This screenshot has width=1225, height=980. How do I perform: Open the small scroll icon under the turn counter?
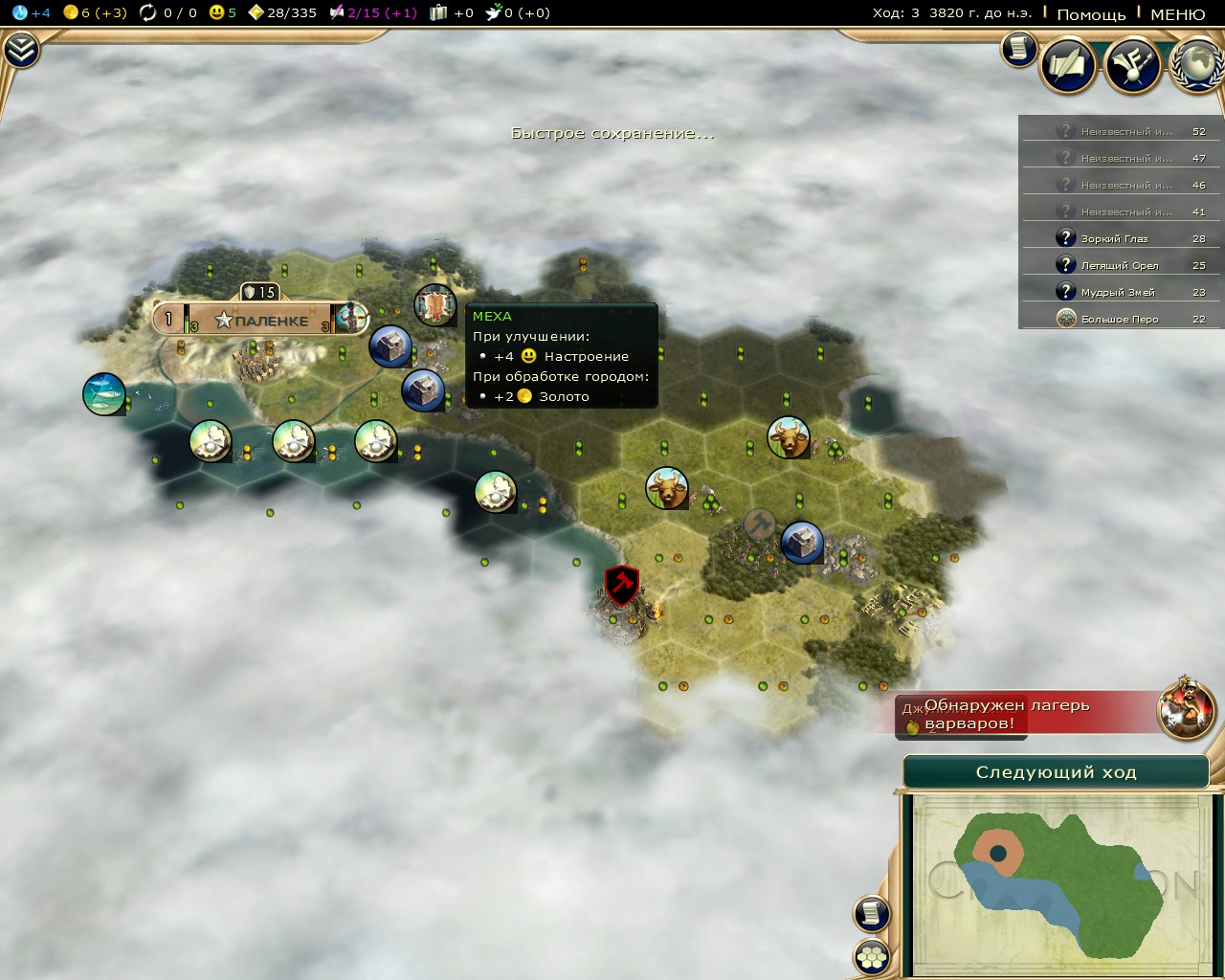point(1018,48)
